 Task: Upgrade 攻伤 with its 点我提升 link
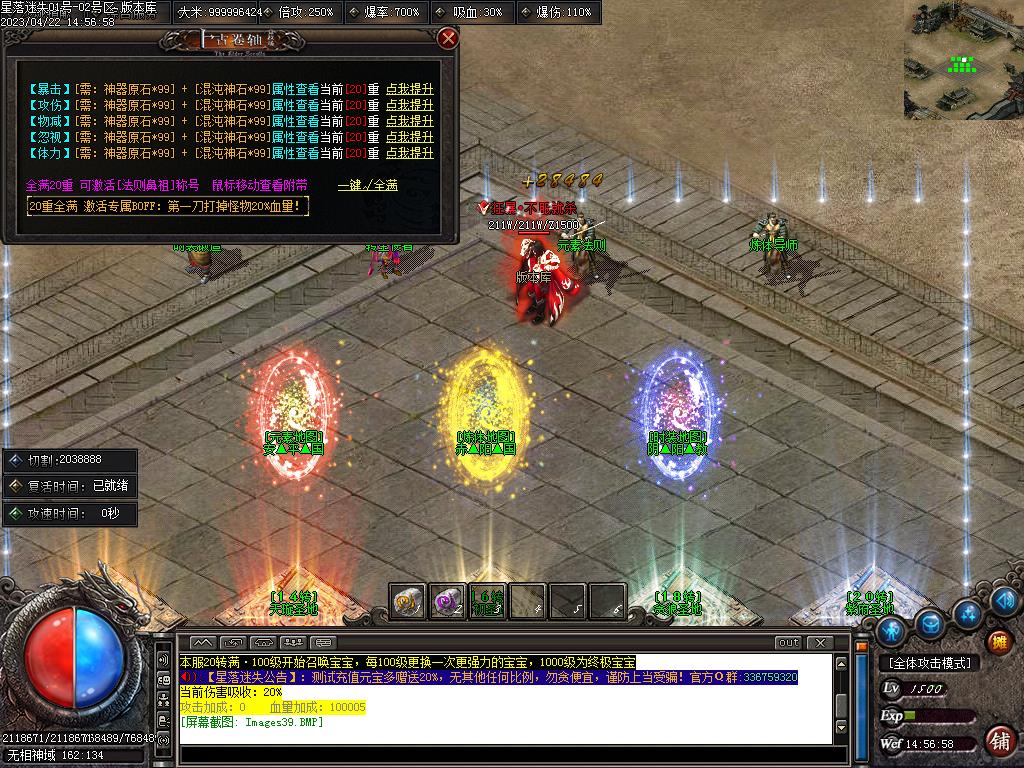click(410, 105)
